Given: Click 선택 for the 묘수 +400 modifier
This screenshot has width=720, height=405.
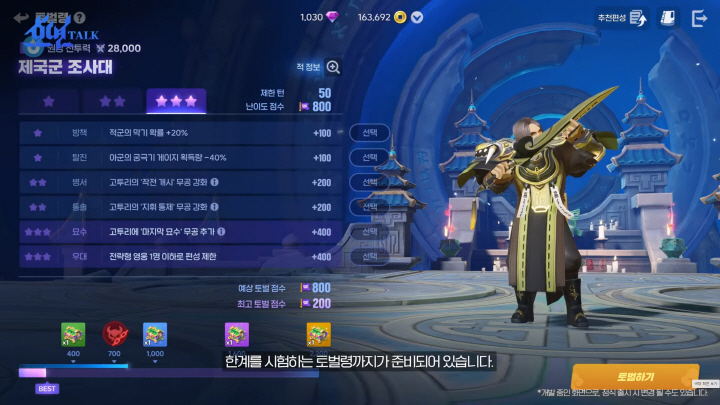Looking at the screenshot, I should point(370,232).
